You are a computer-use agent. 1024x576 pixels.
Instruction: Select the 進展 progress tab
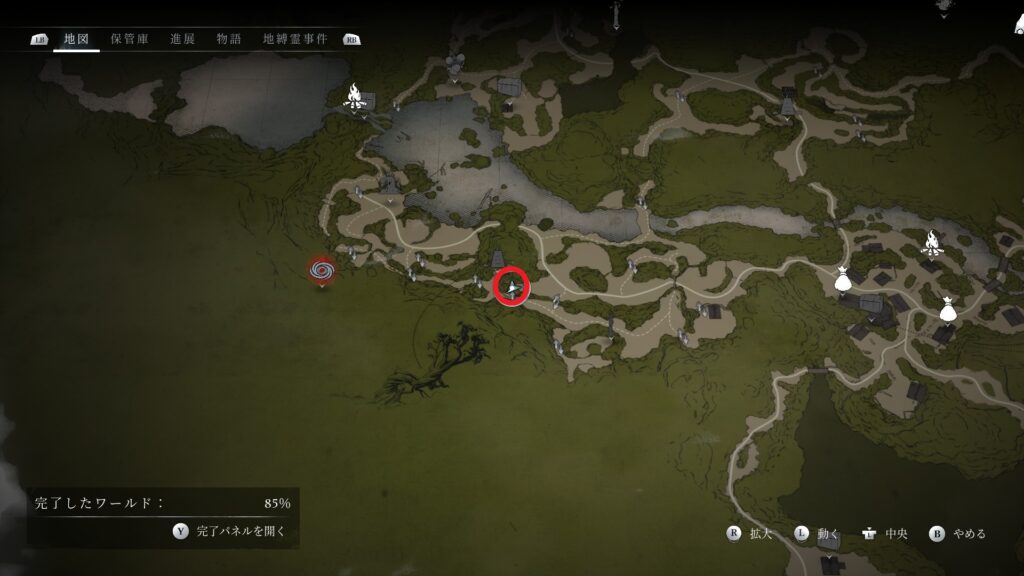(182, 39)
